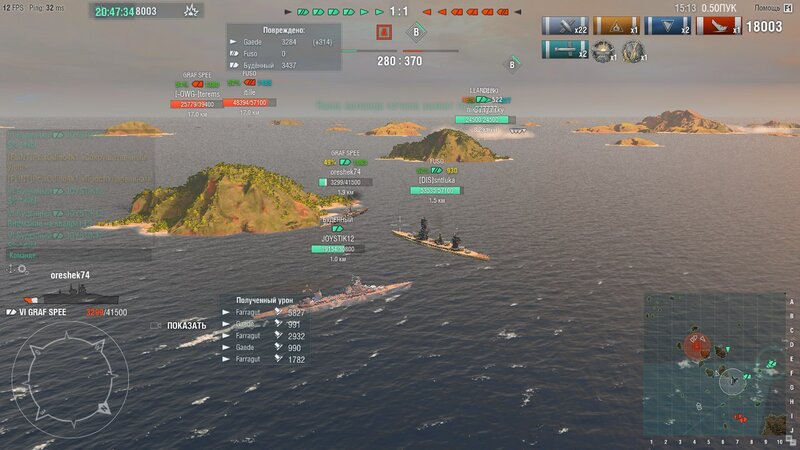
Task: Select the teal torpedo hit ribbon
Action: point(564,50)
